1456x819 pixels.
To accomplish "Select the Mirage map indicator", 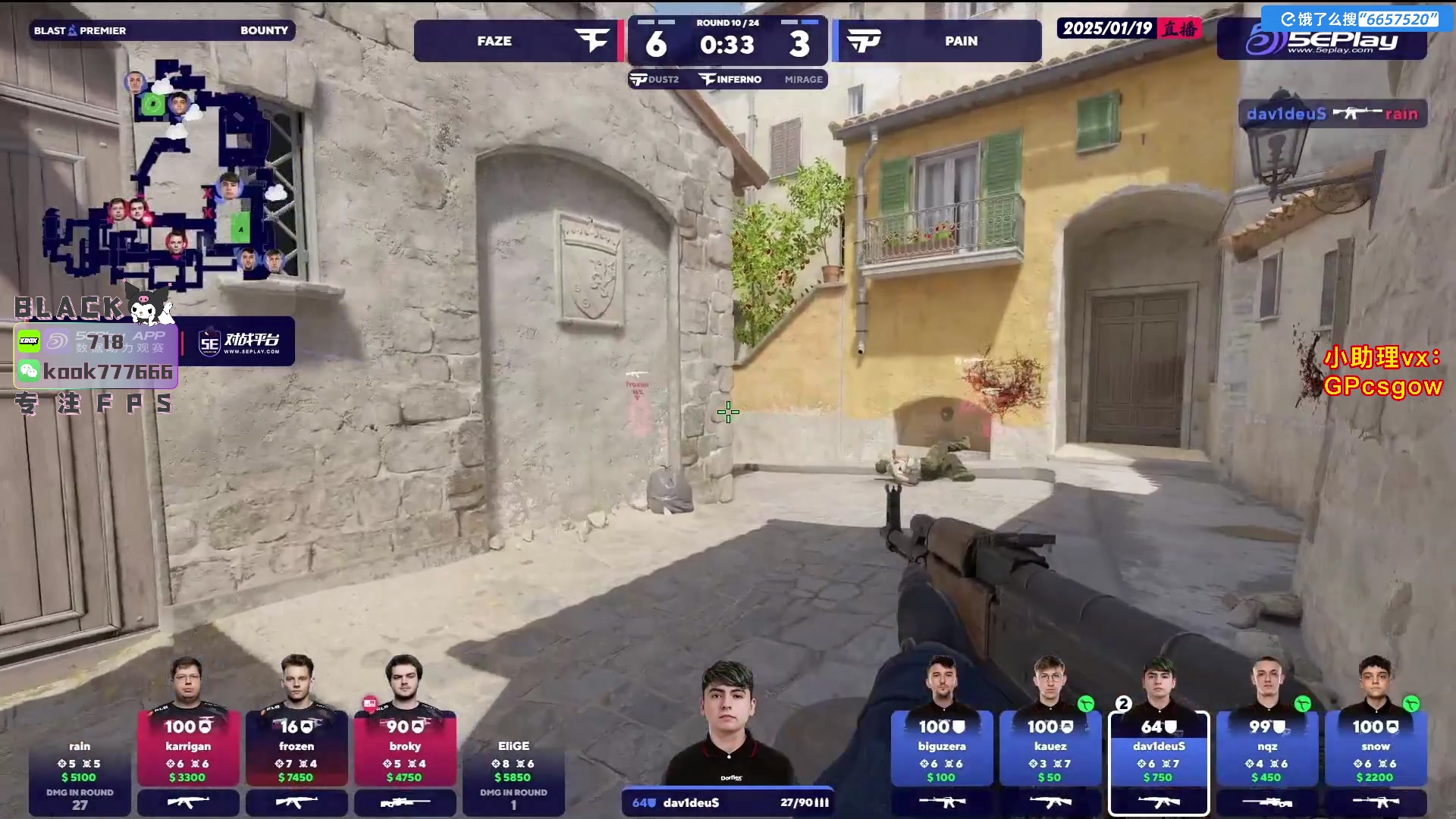I will tap(803, 80).
